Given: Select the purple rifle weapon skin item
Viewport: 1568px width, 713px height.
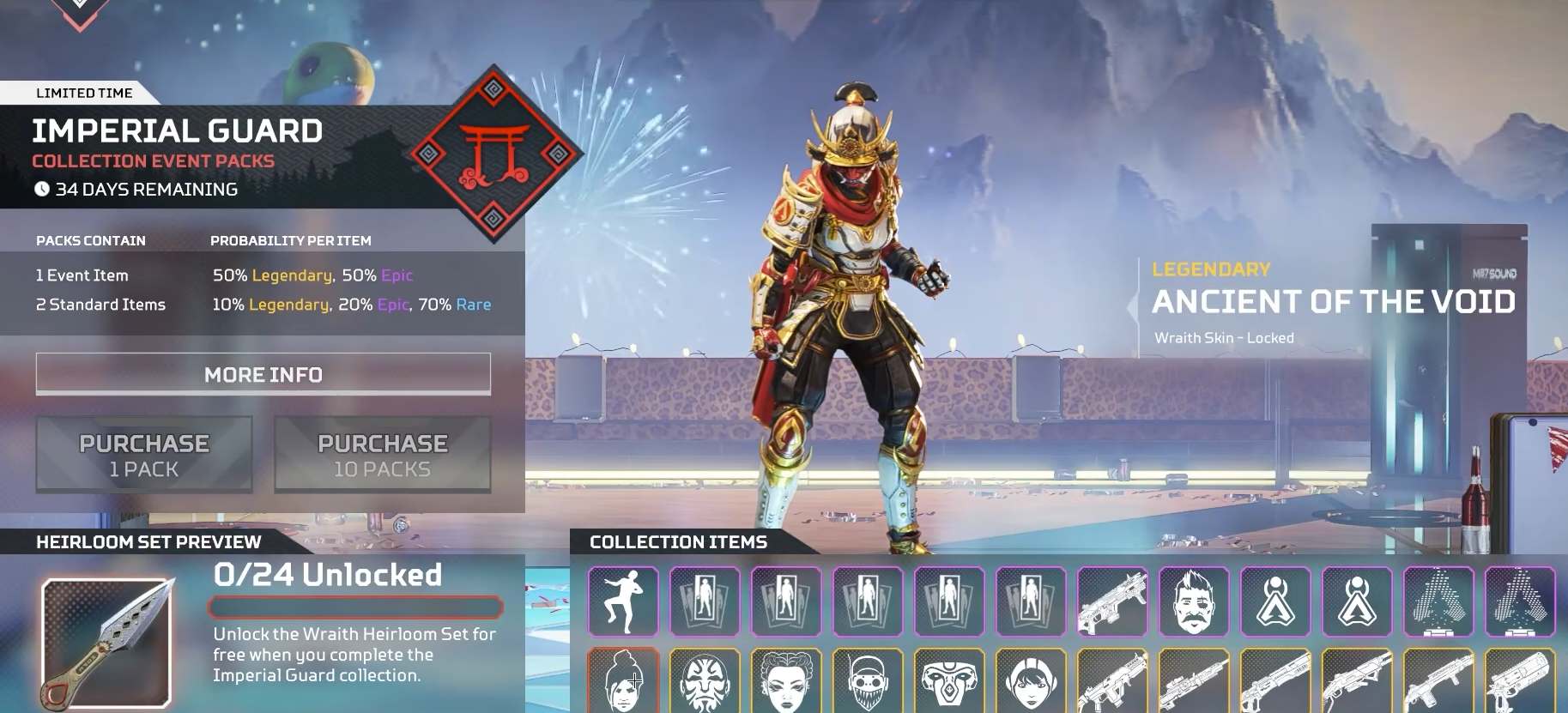Looking at the screenshot, I should [x=1111, y=601].
